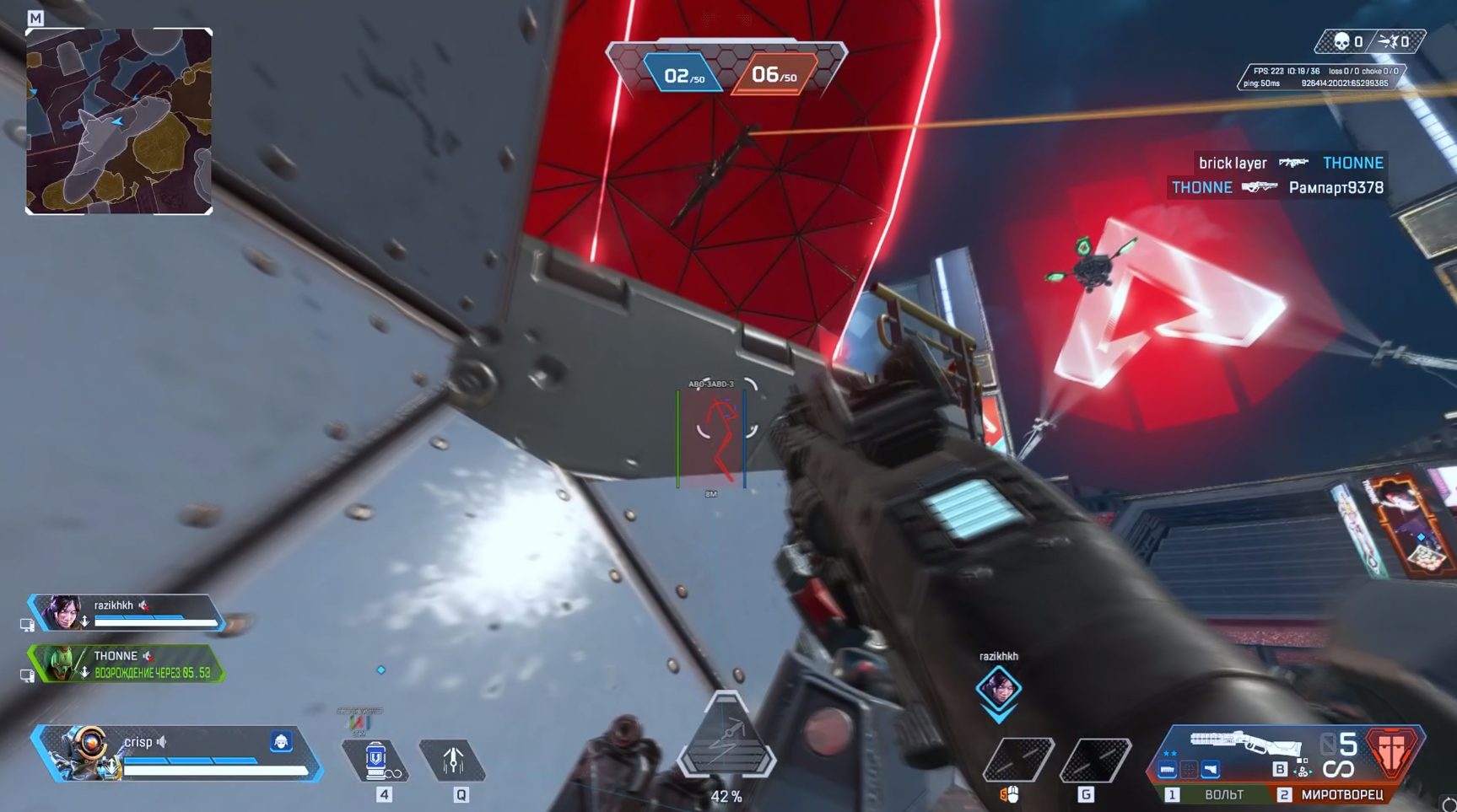Select the ВОЛЬТ weapon slot 1

[x=1224, y=795]
